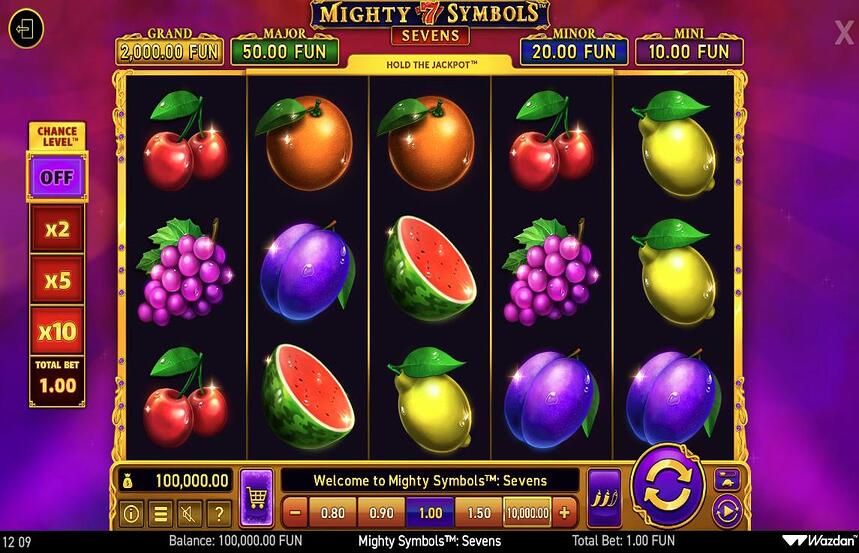Decrease the bet with the minus button
This screenshot has width=859, height=553.
click(x=295, y=513)
